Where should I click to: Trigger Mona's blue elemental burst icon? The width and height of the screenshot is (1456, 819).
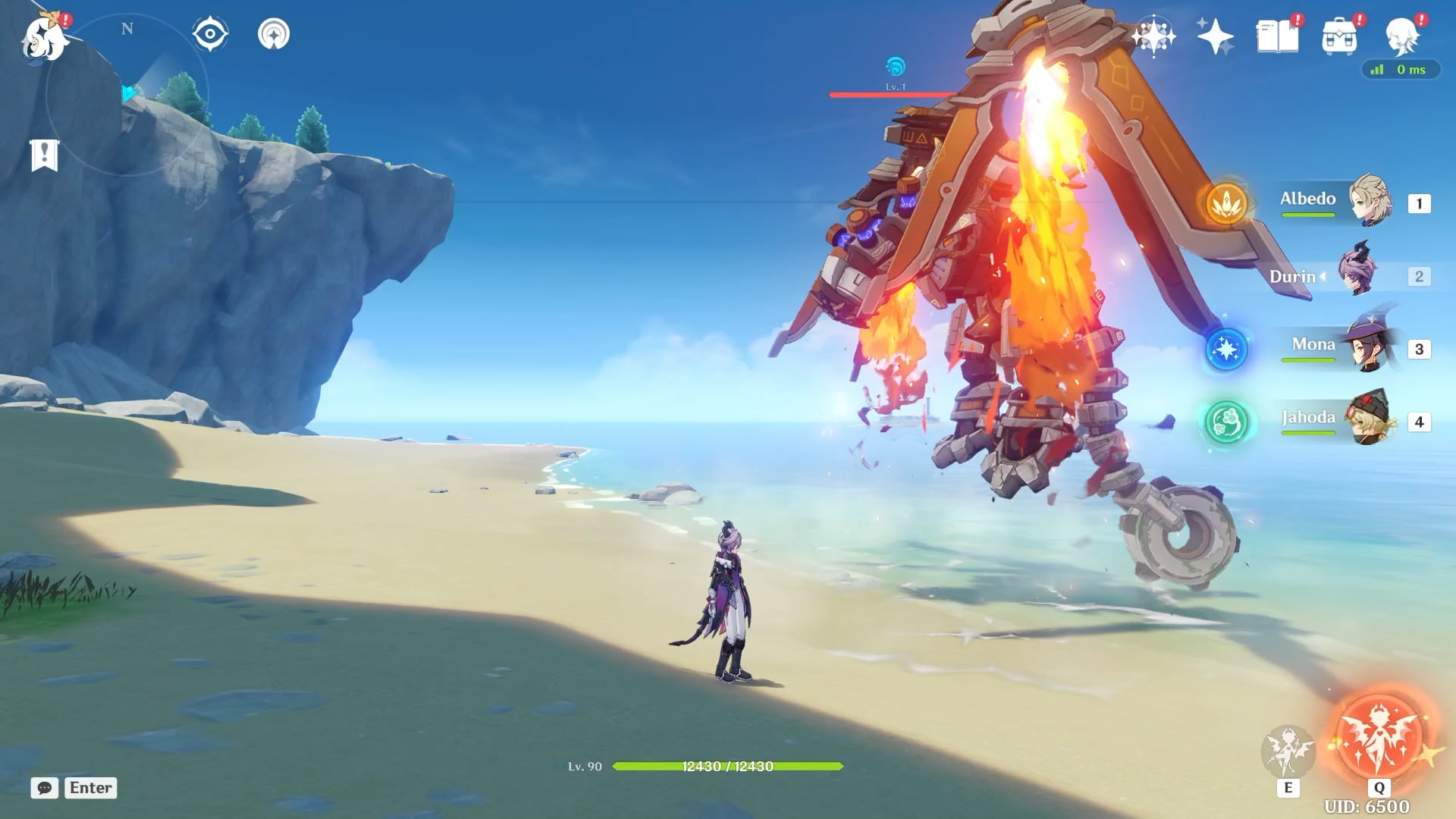pos(1226,349)
